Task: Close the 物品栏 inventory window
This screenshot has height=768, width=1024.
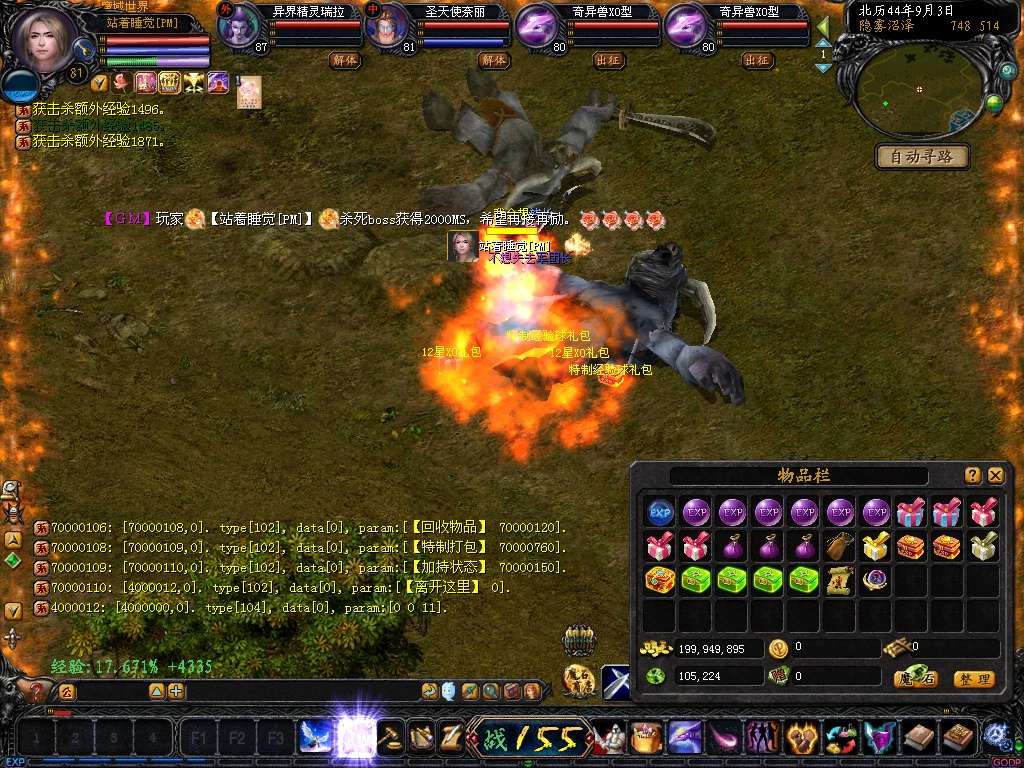Action: tap(995, 476)
